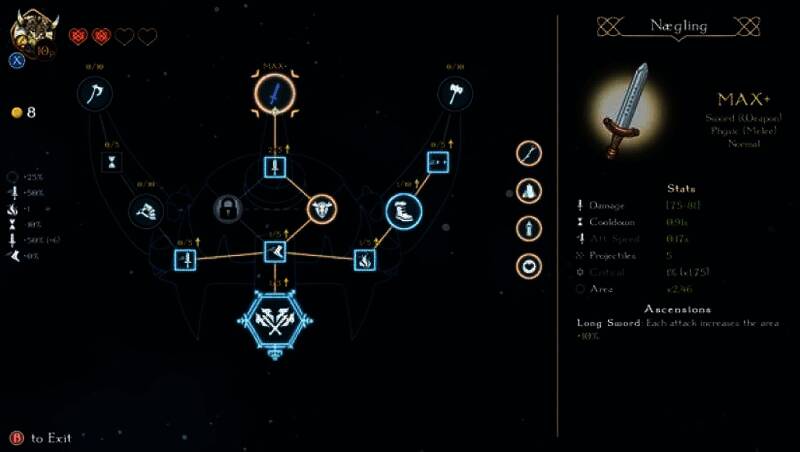Choose the war hammer weapon node
This screenshot has width=800, height=452.
coord(455,95)
